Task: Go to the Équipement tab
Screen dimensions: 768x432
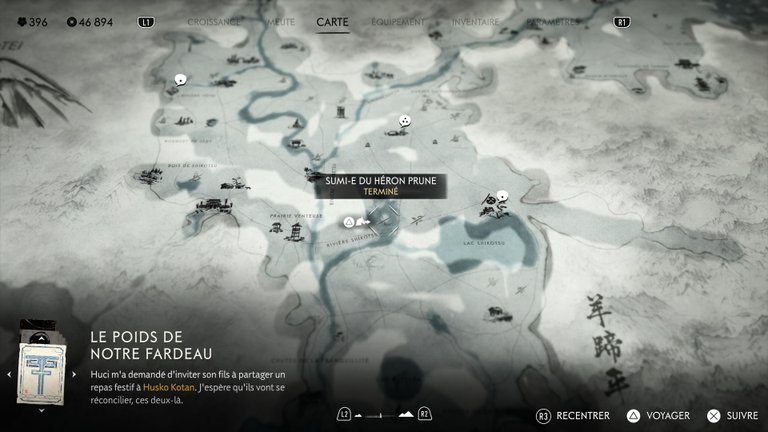Action: (398, 21)
